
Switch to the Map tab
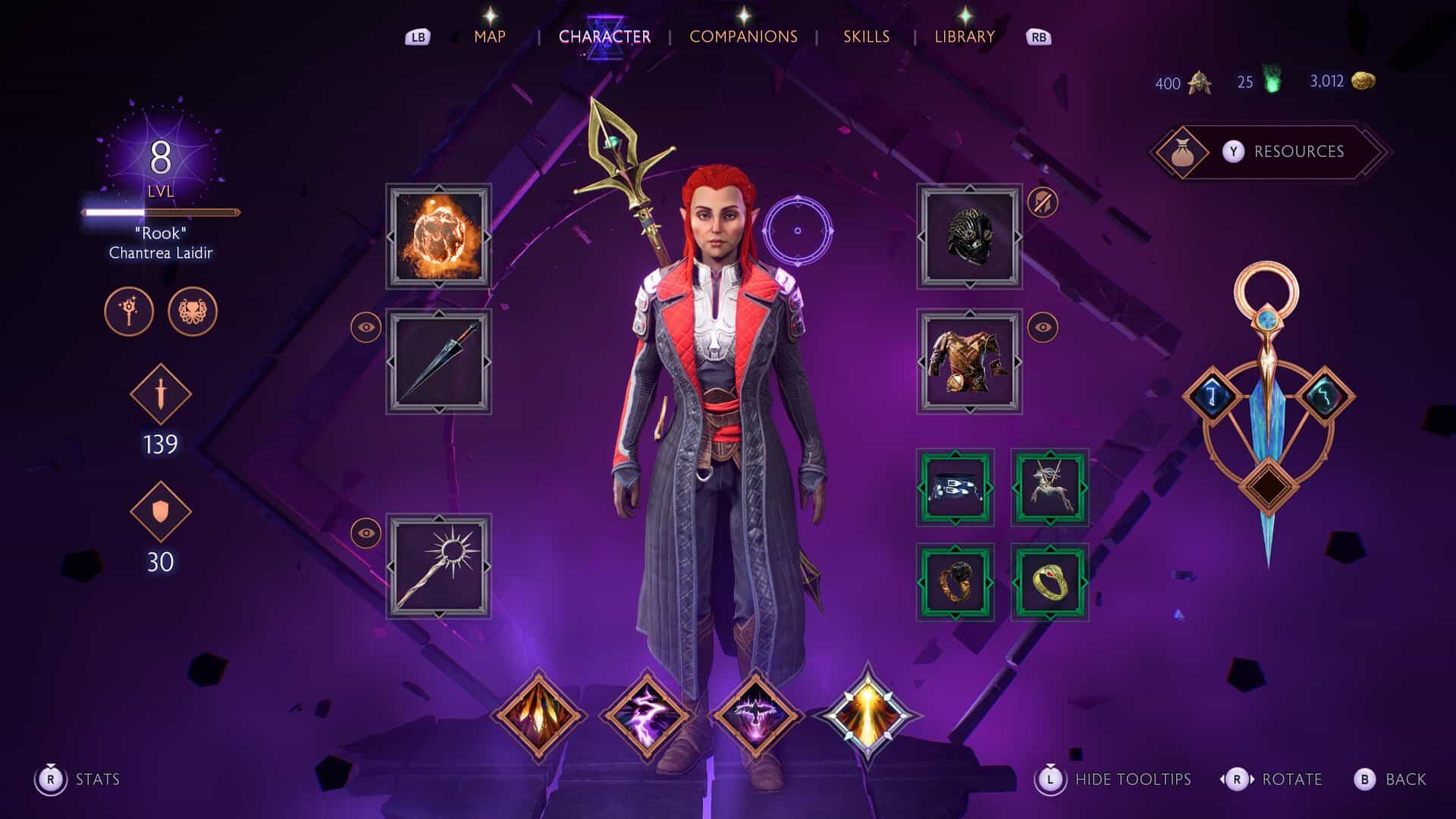pos(489,36)
